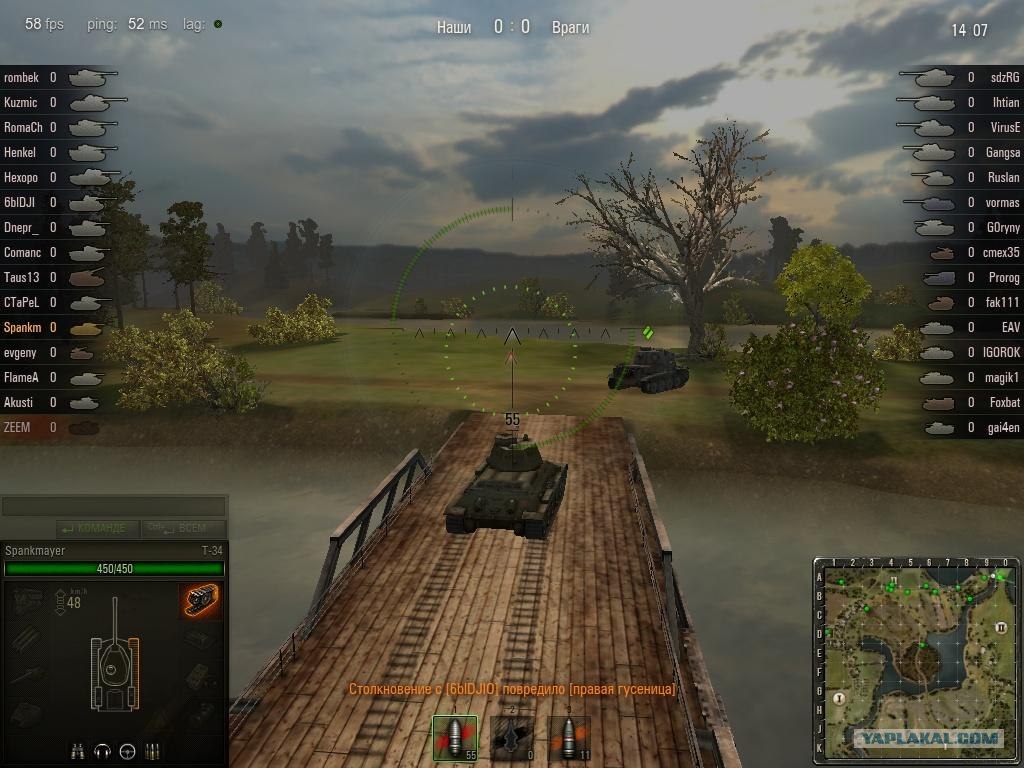Select own player Spankm row in team list
Screen dimensions: 1024x768
(22, 327)
